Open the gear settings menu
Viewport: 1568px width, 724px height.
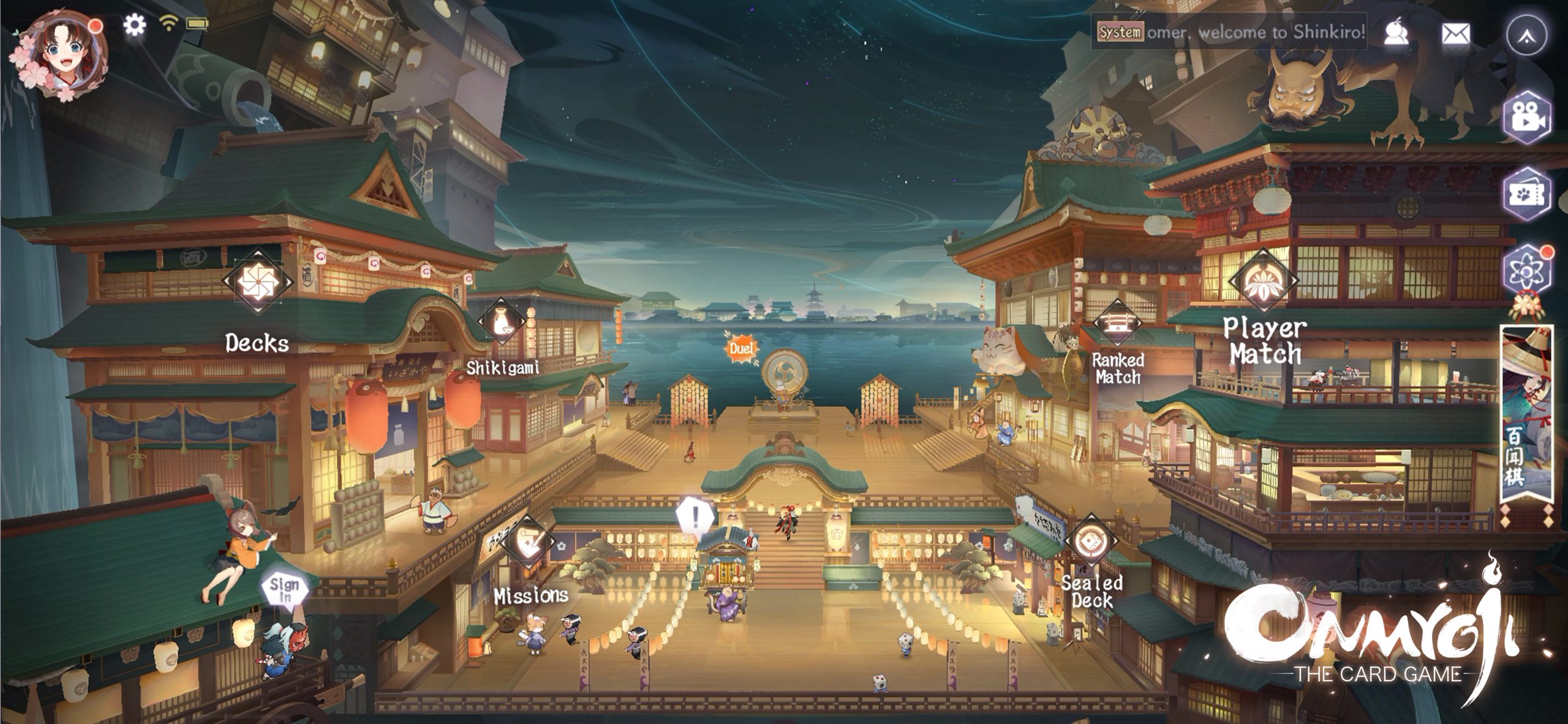click(x=134, y=25)
